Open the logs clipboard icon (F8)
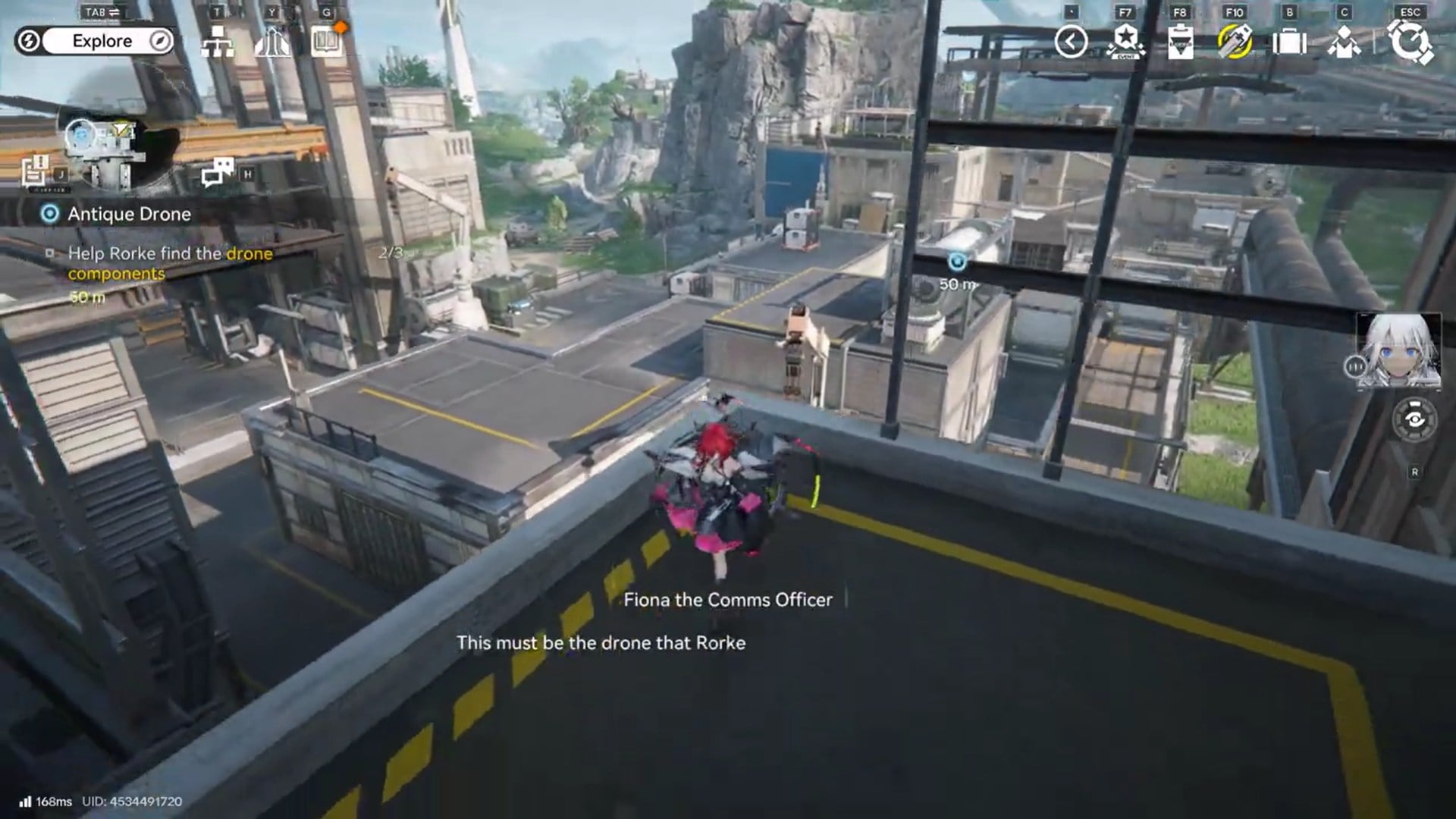The image size is (1456, 819). [x=1179, y=43]
